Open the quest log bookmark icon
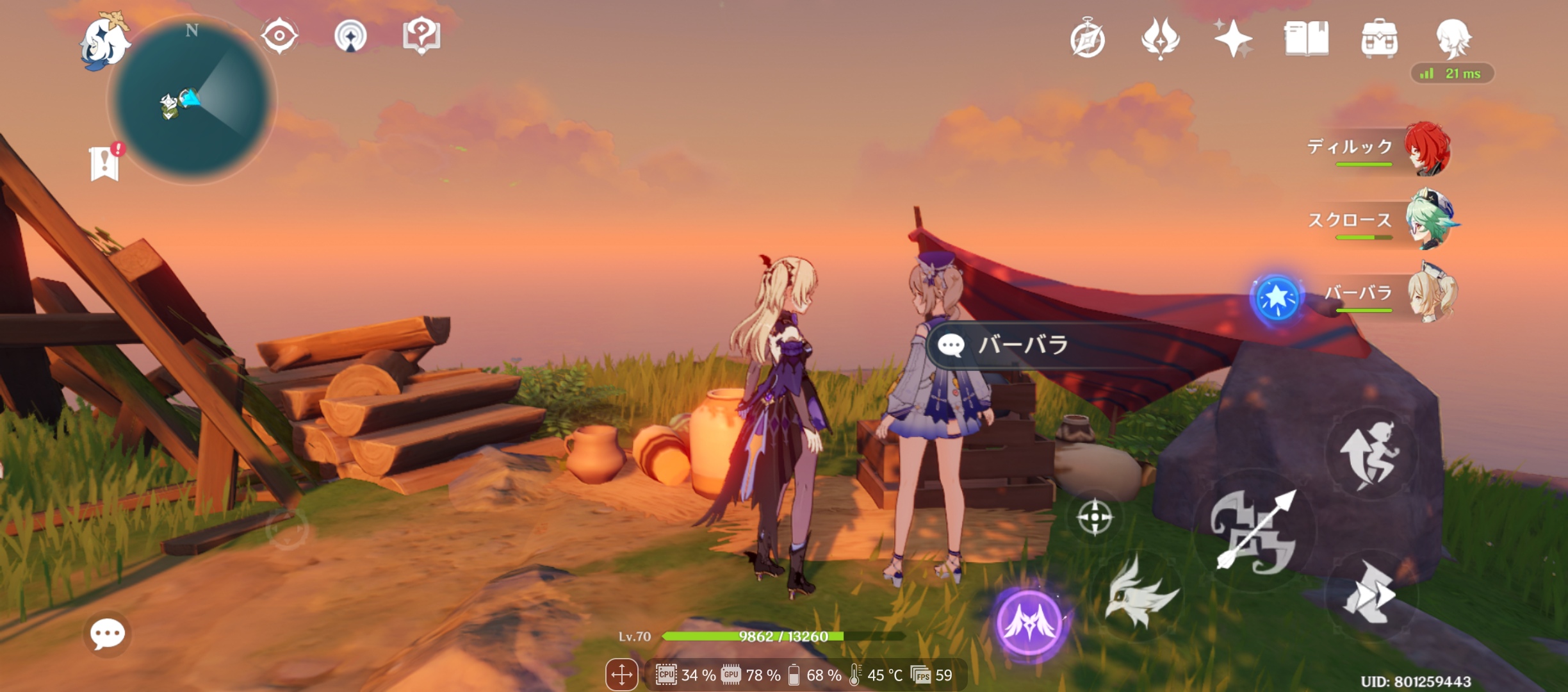This screenshot has width=1568, height=692. click(x=105, y=163)
